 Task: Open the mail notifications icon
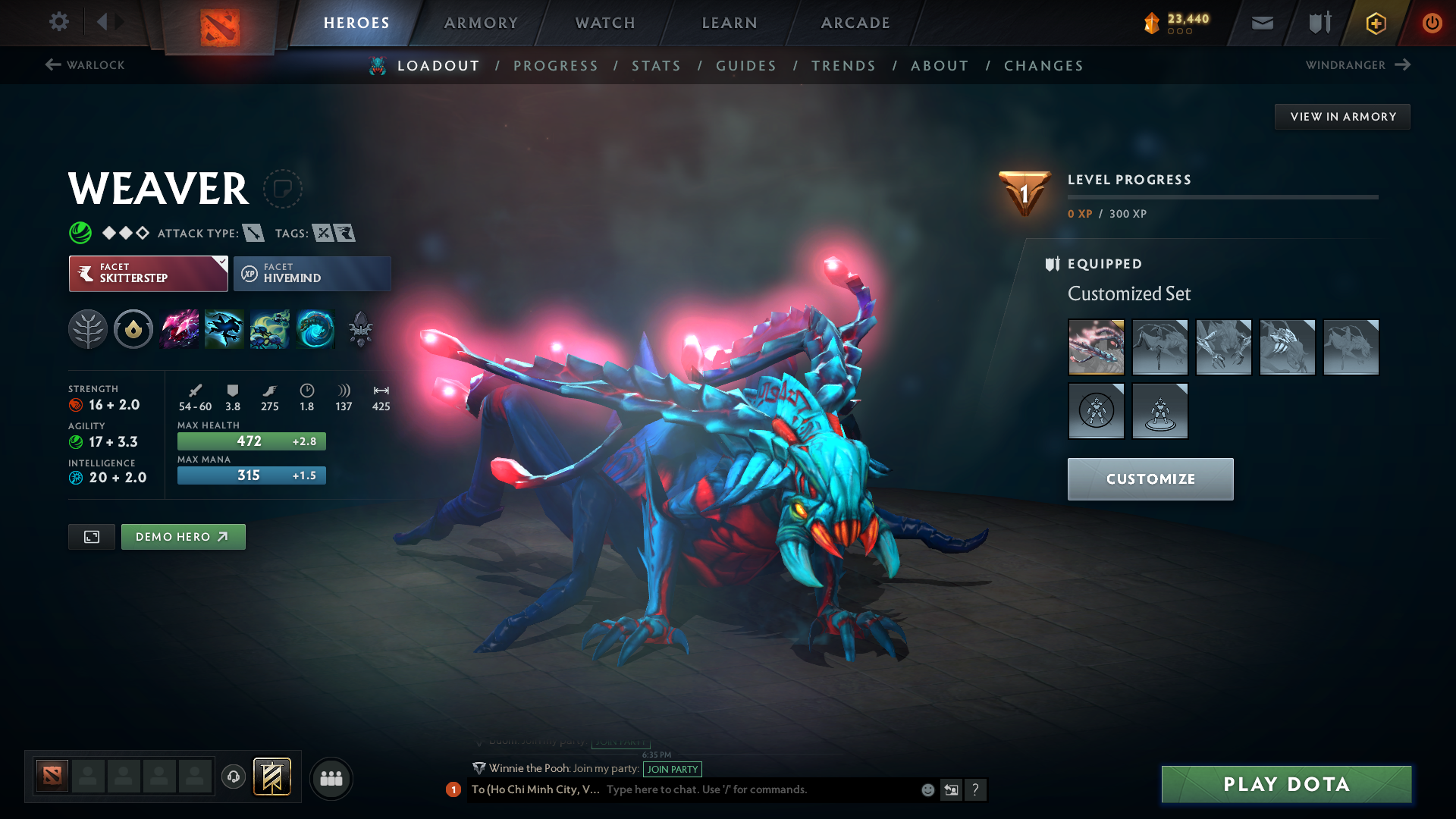[x=1261, y=23]
